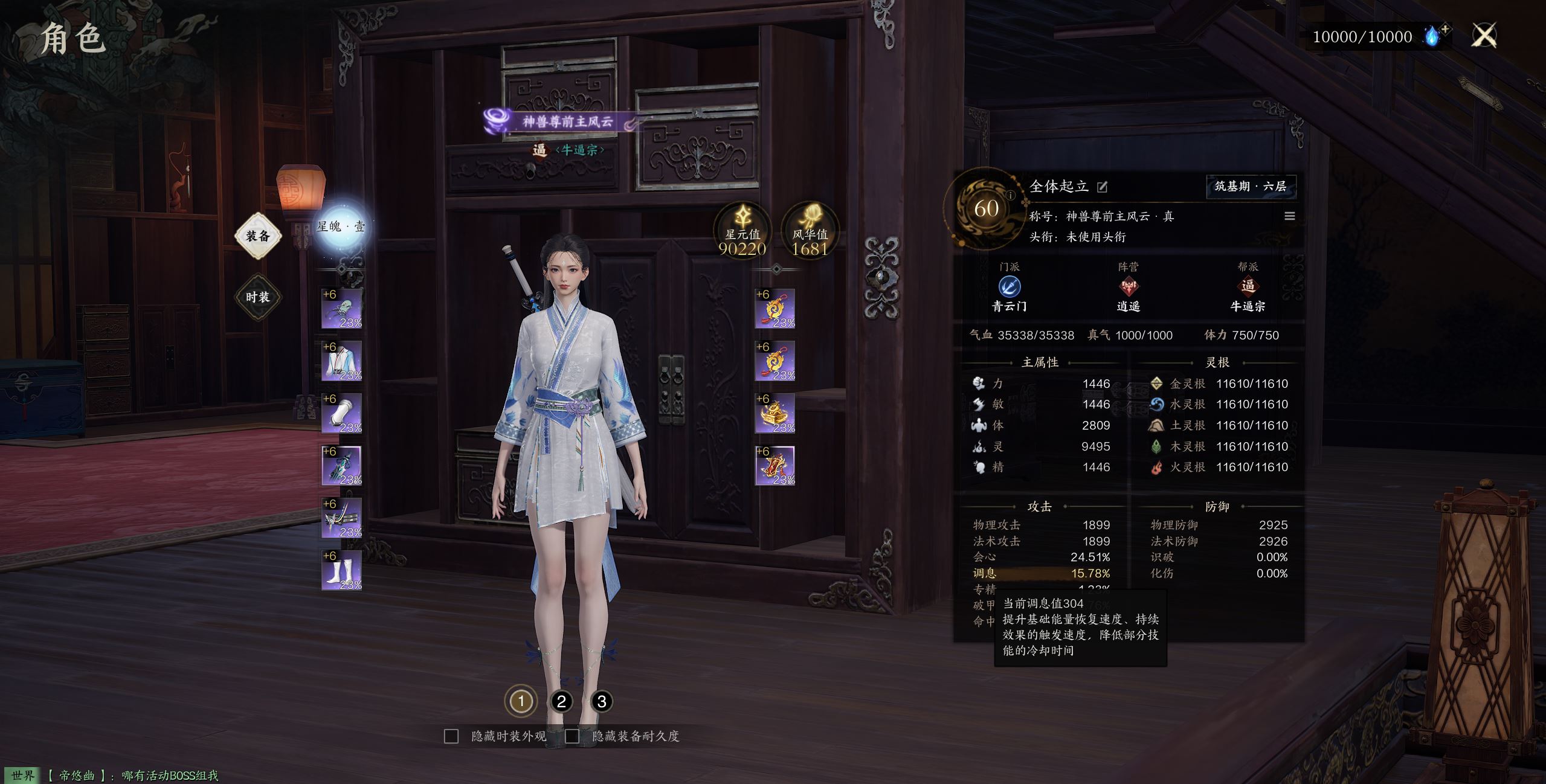The height and width of the screenshot is (784, 1546).
Task: Toggle the 隐藏装备耐久度 checkbox
Action: tap(572, 736)
